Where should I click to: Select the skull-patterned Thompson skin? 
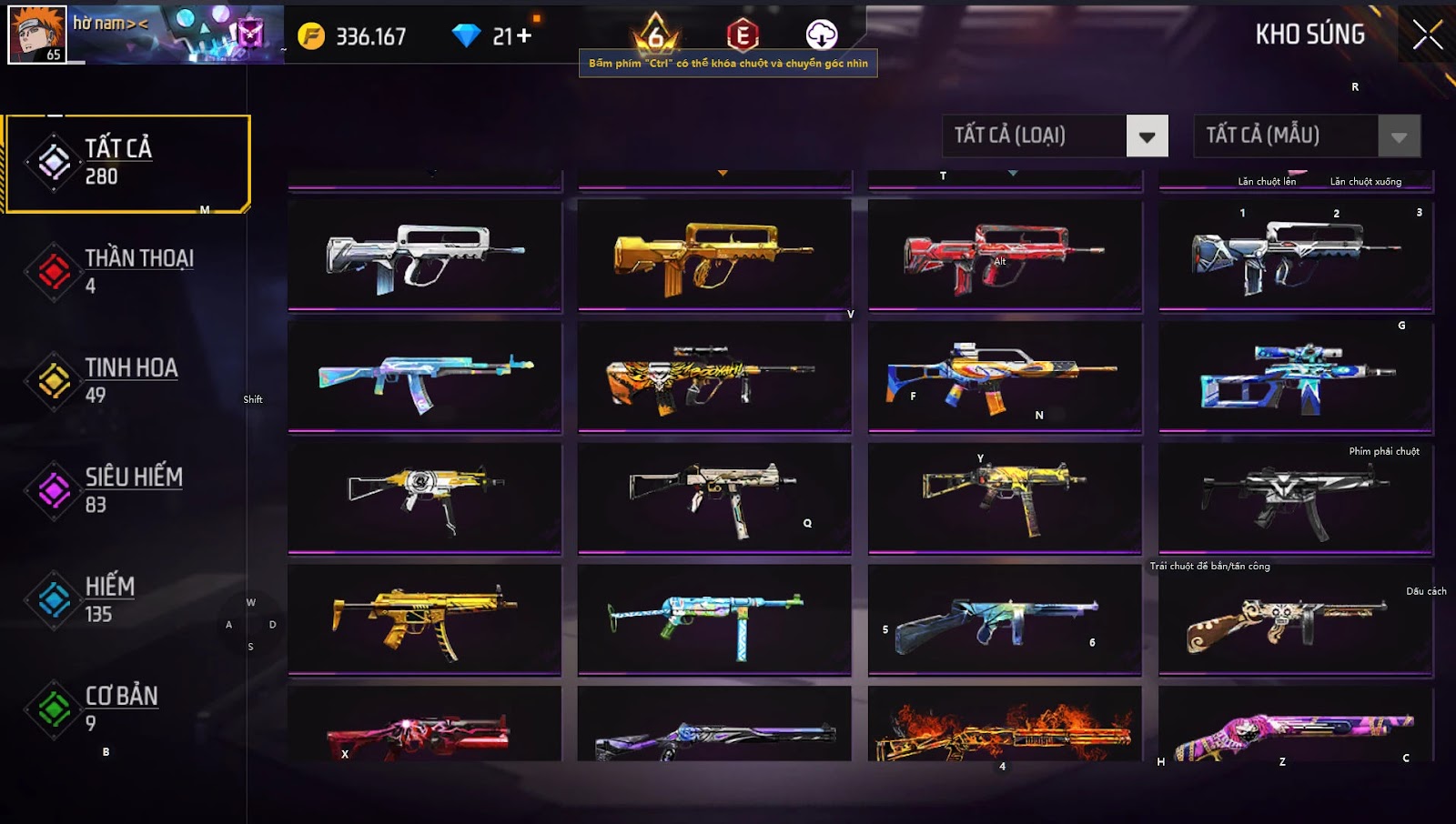(1294, 619)
